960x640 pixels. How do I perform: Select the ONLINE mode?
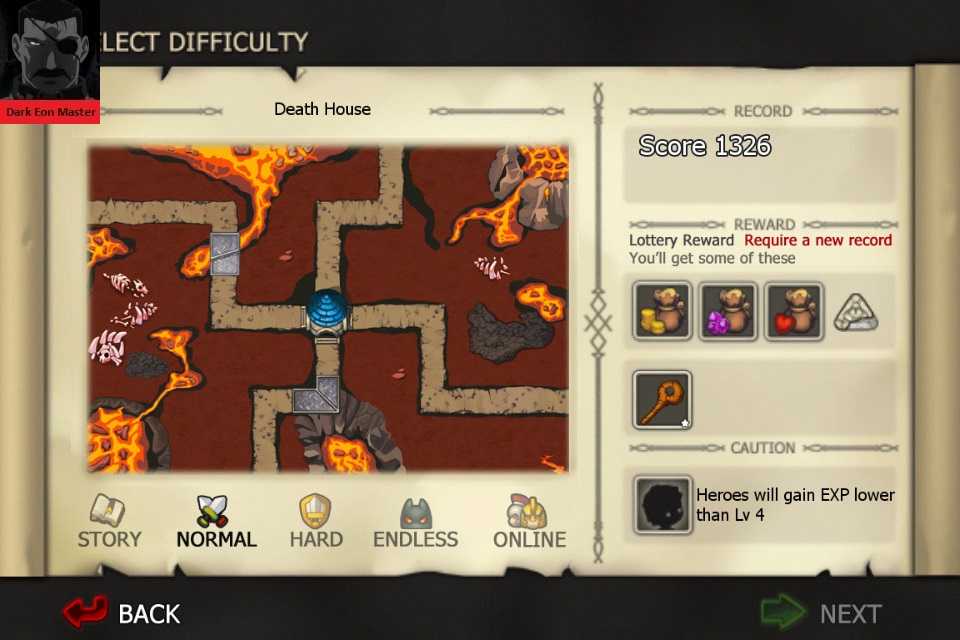click(x=529, y=522)
